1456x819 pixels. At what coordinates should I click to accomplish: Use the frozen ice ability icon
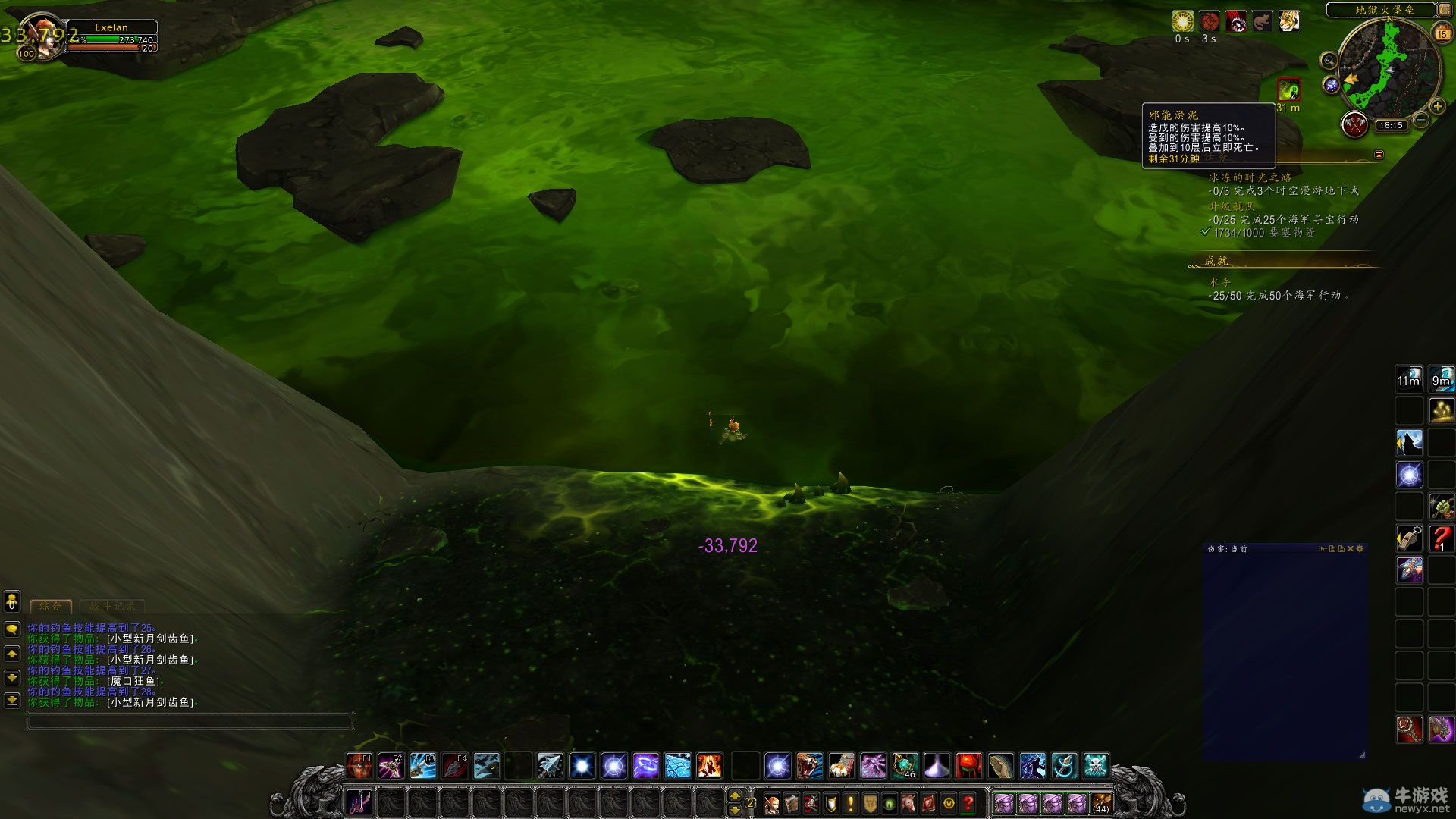[677, 766]
